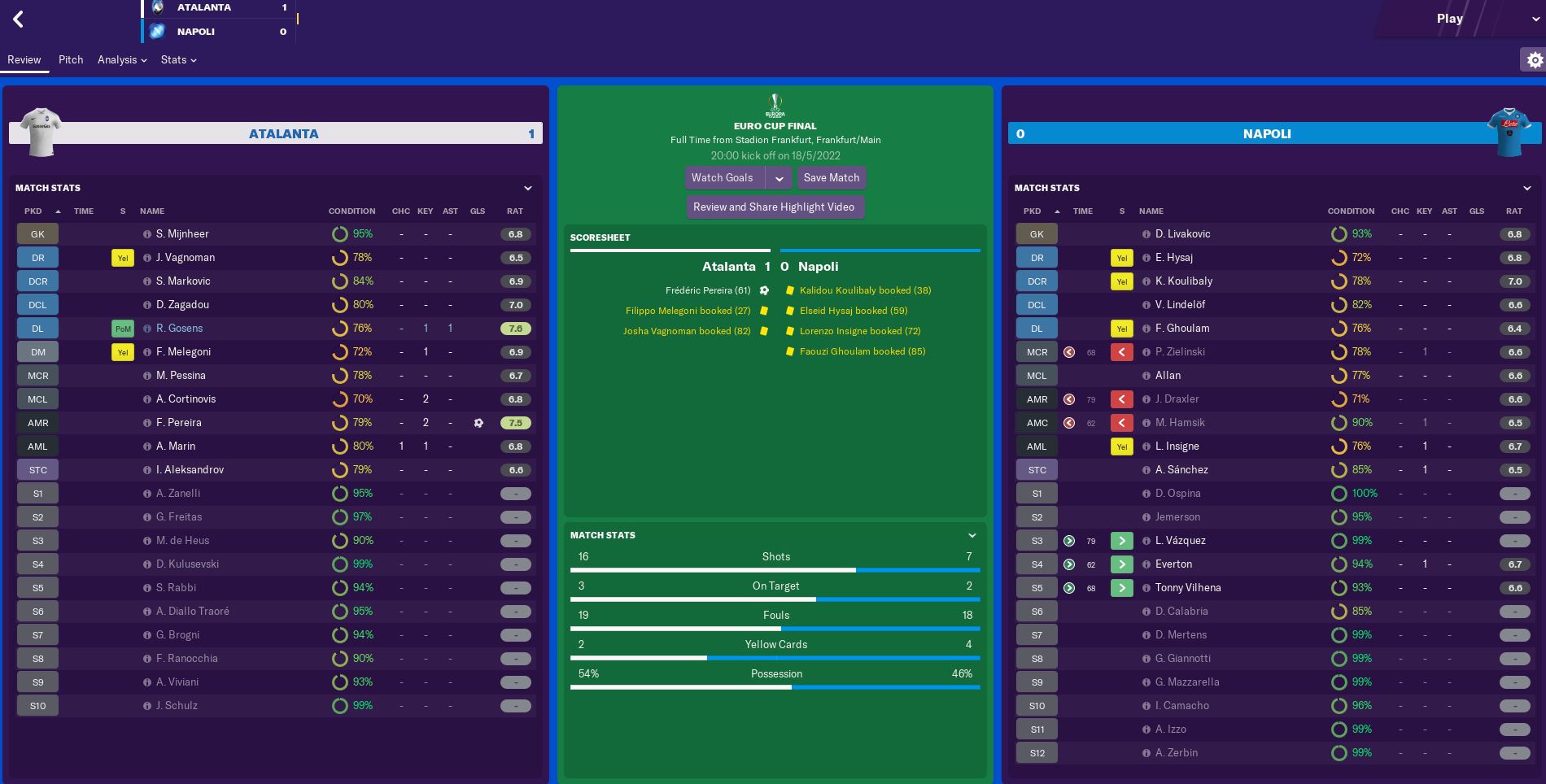This screenshot has width=1546, height=784.
Task: Click the goal icon beside F. Pereira's rating
Action: pyautogui.click(x=478, y=422)
